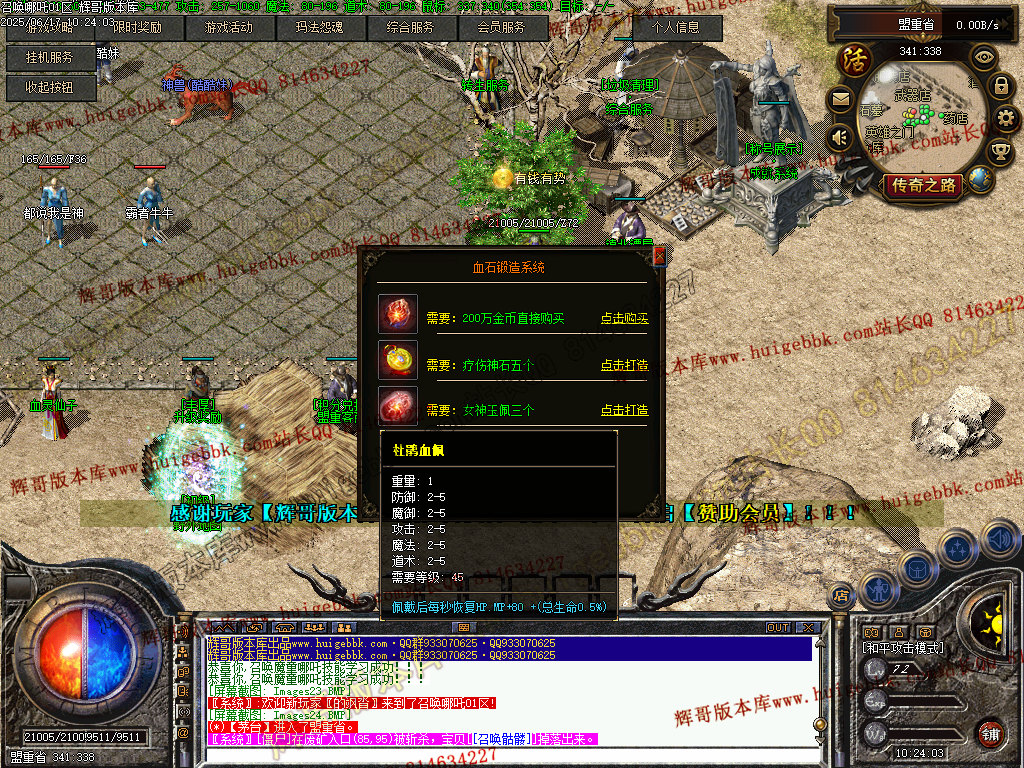Click the 收起按钮 collapse button
The width and height of the screenshot is (1024, 768).
pos(51,88)
